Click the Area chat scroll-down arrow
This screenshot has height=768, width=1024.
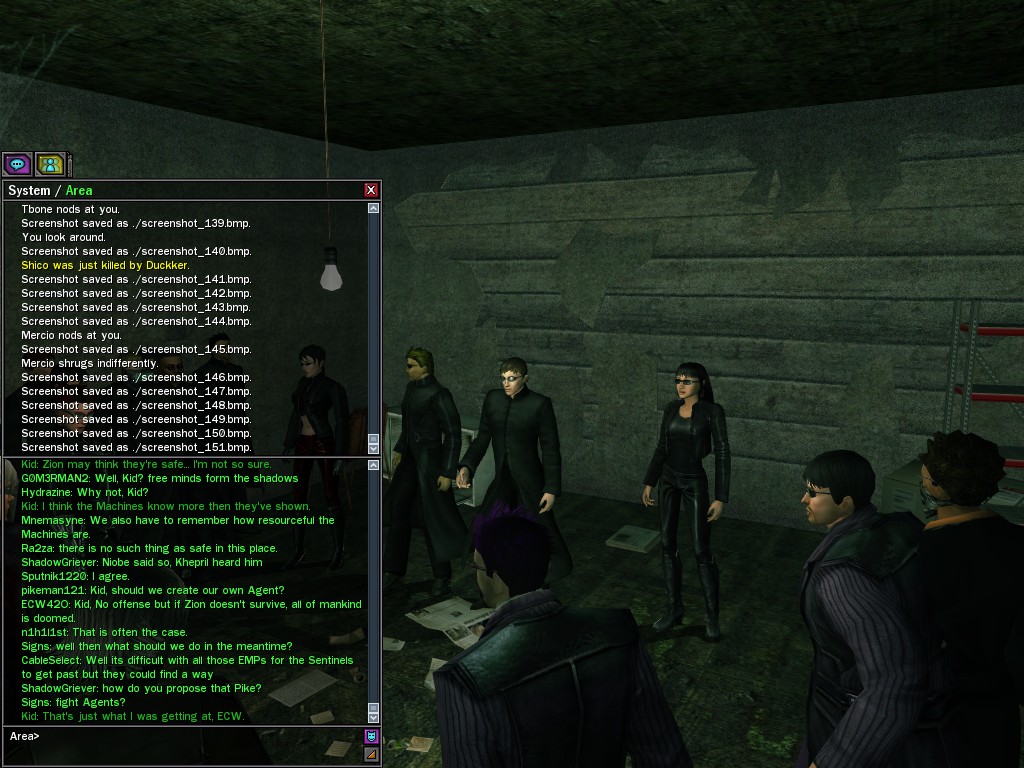click(x=373, y=717)
